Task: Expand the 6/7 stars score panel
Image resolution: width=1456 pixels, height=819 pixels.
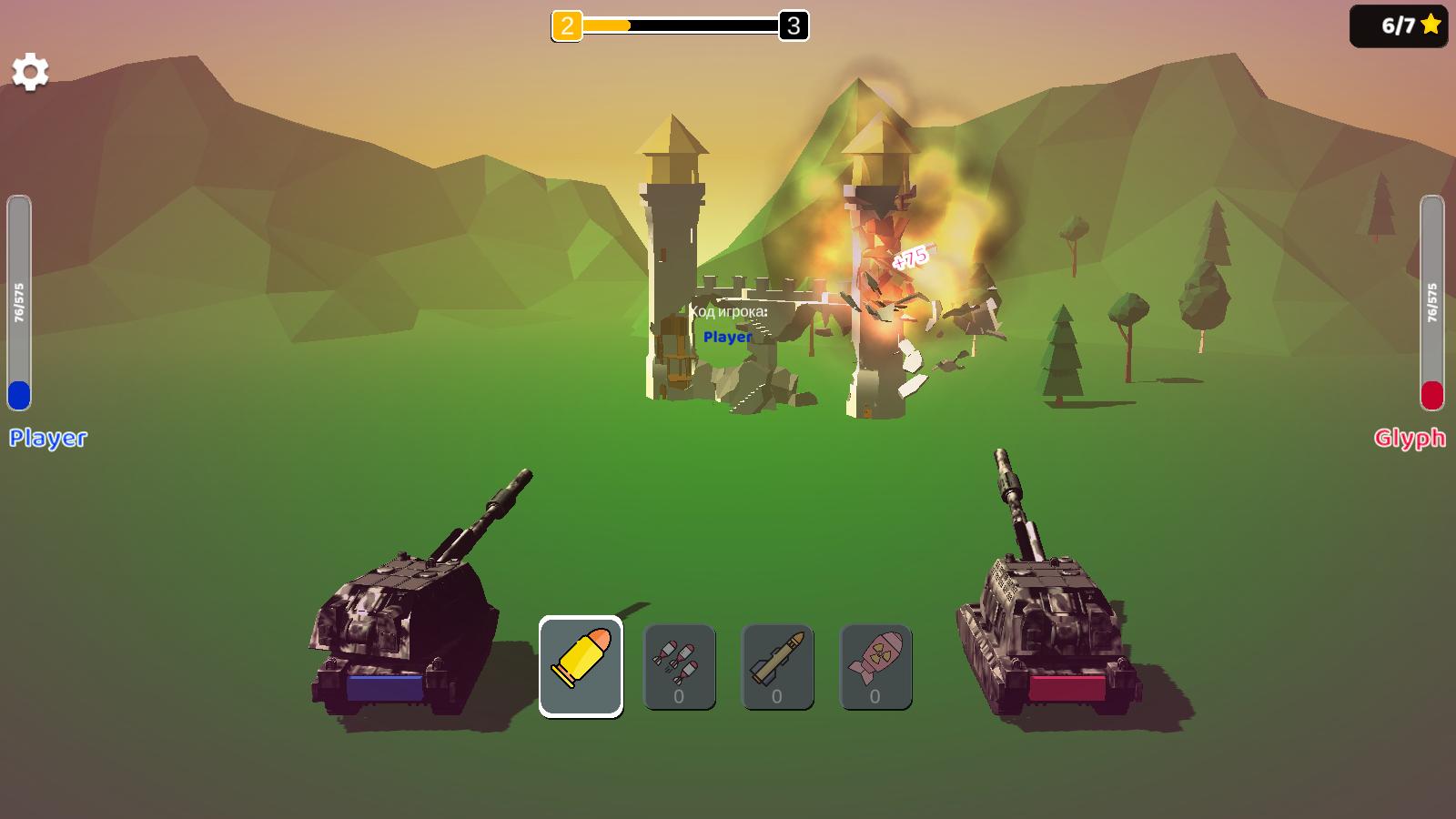Action: click(1399, 25)
